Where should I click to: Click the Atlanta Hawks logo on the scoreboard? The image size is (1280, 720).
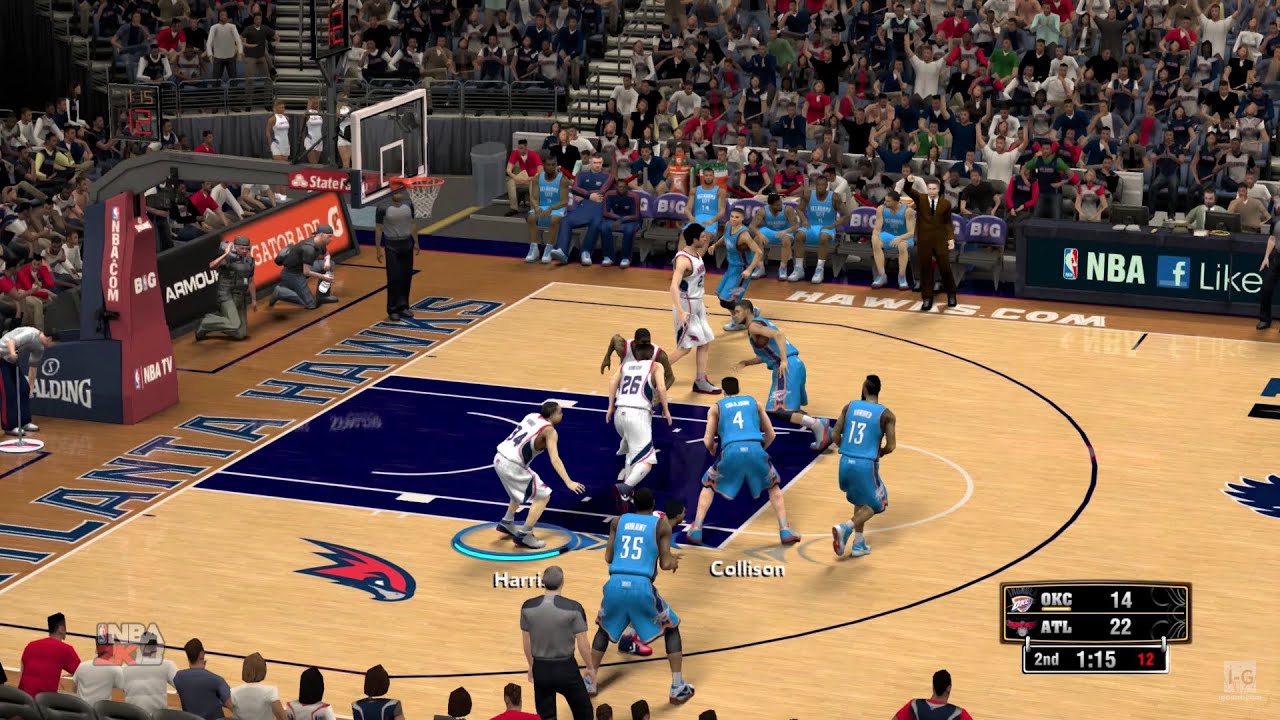(1022, 627)
